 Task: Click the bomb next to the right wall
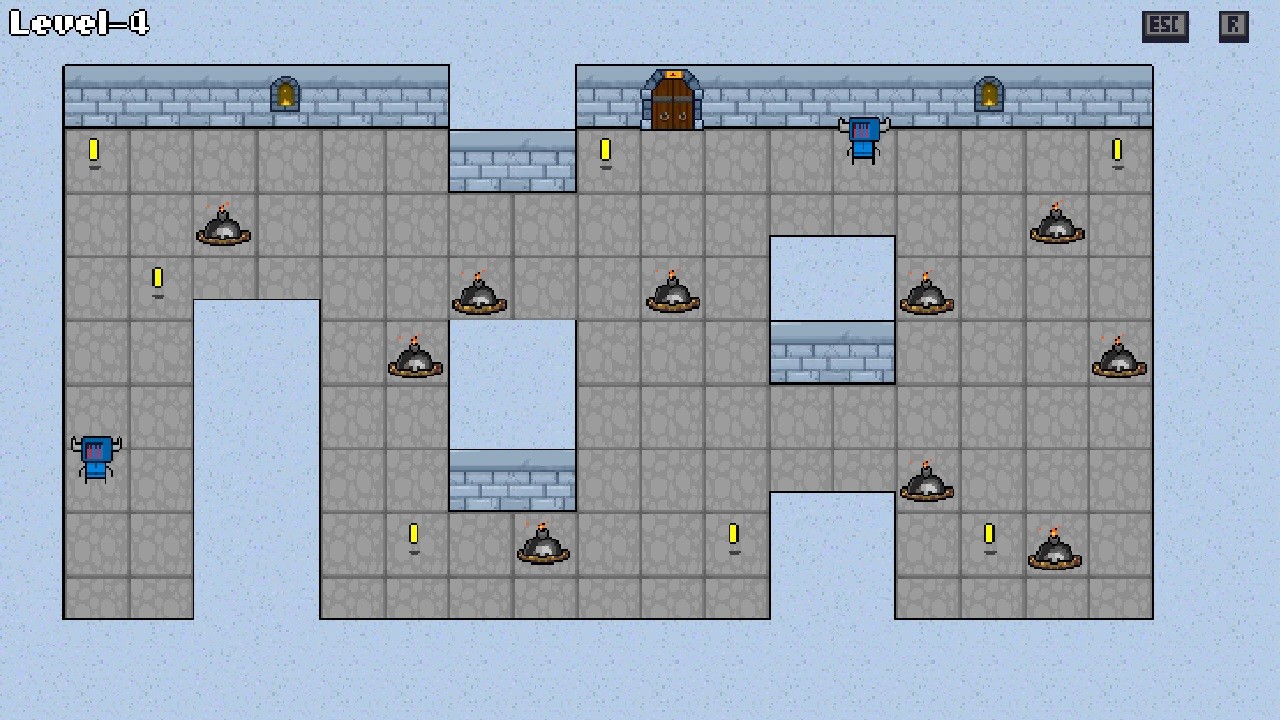(x=1119, y=360)
